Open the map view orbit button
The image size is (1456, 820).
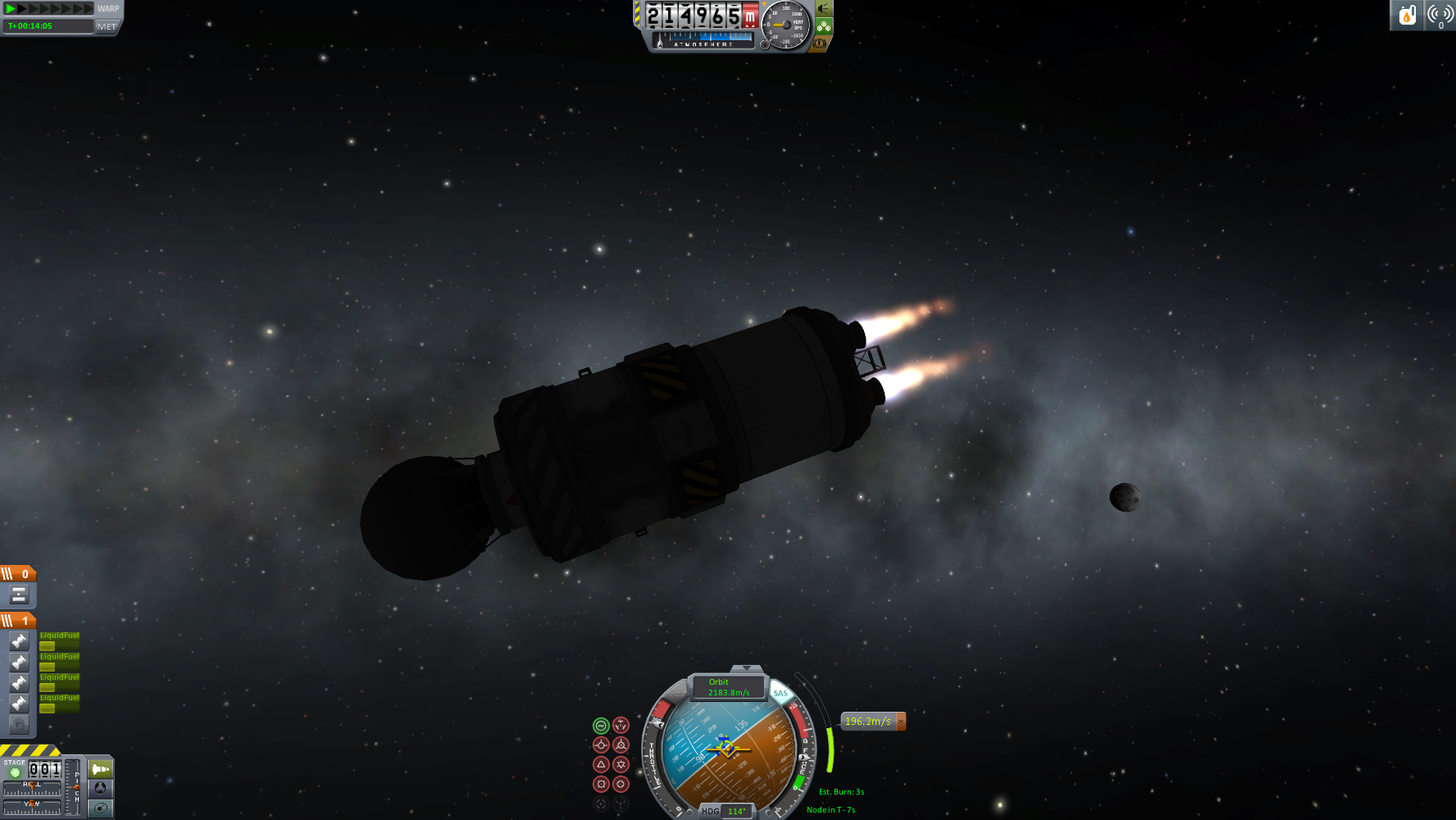100,808
